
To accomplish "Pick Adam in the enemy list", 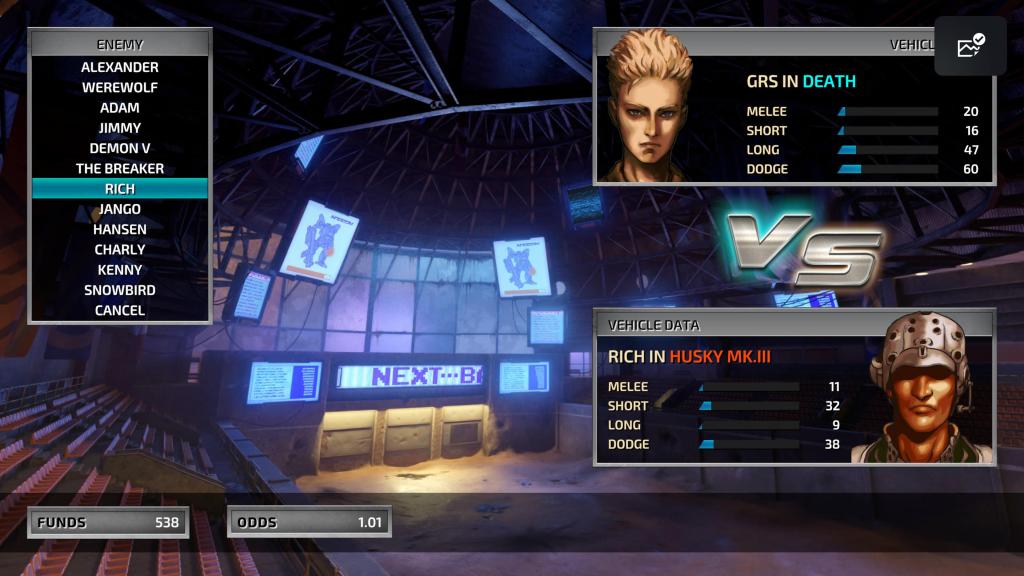I will [x=120, y=108].
